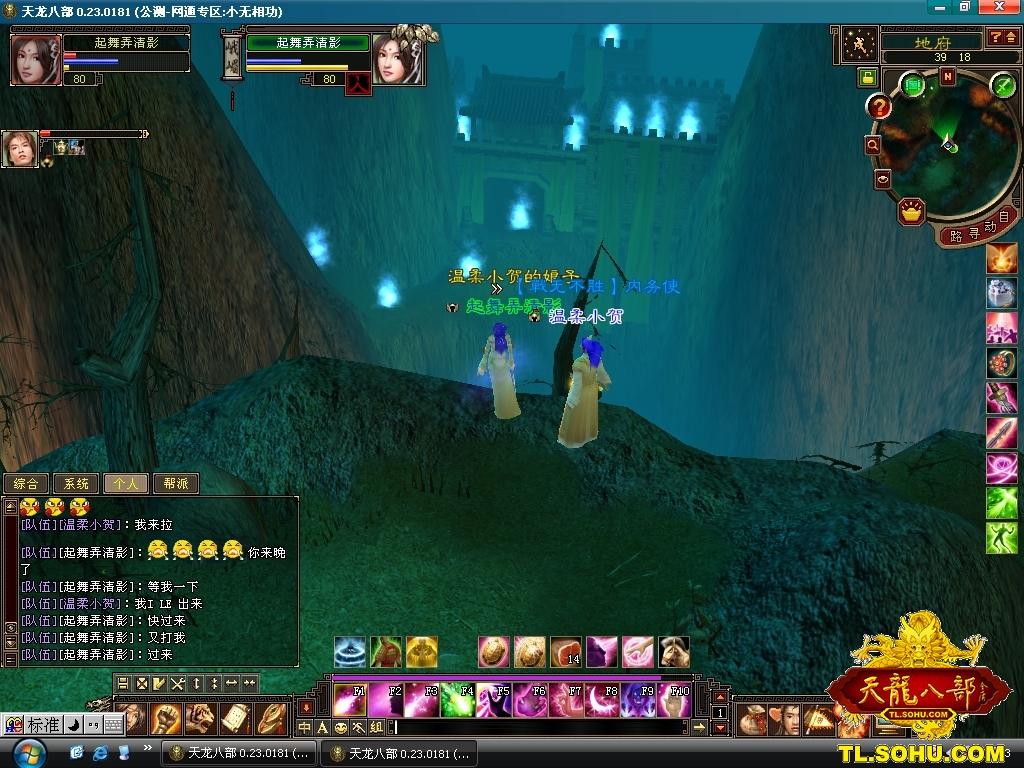Open the red question mark help button
1024x768 pixels.
pyautogui.click(x=879, y=106)
